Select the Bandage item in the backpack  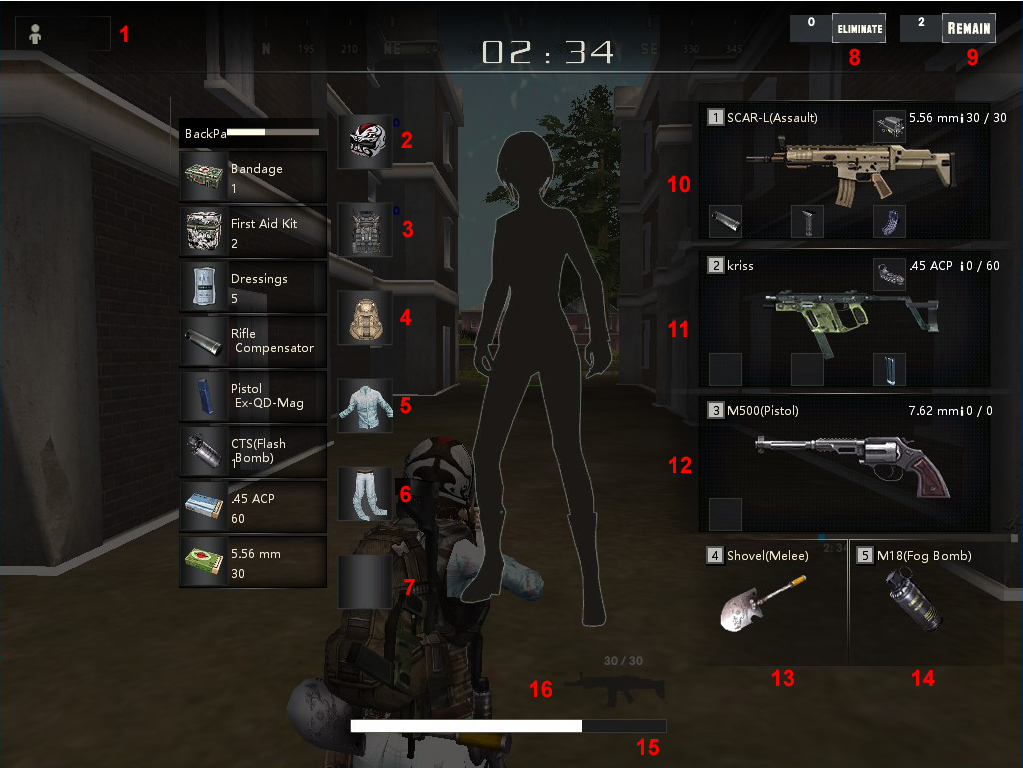click(x=253, y=177)
